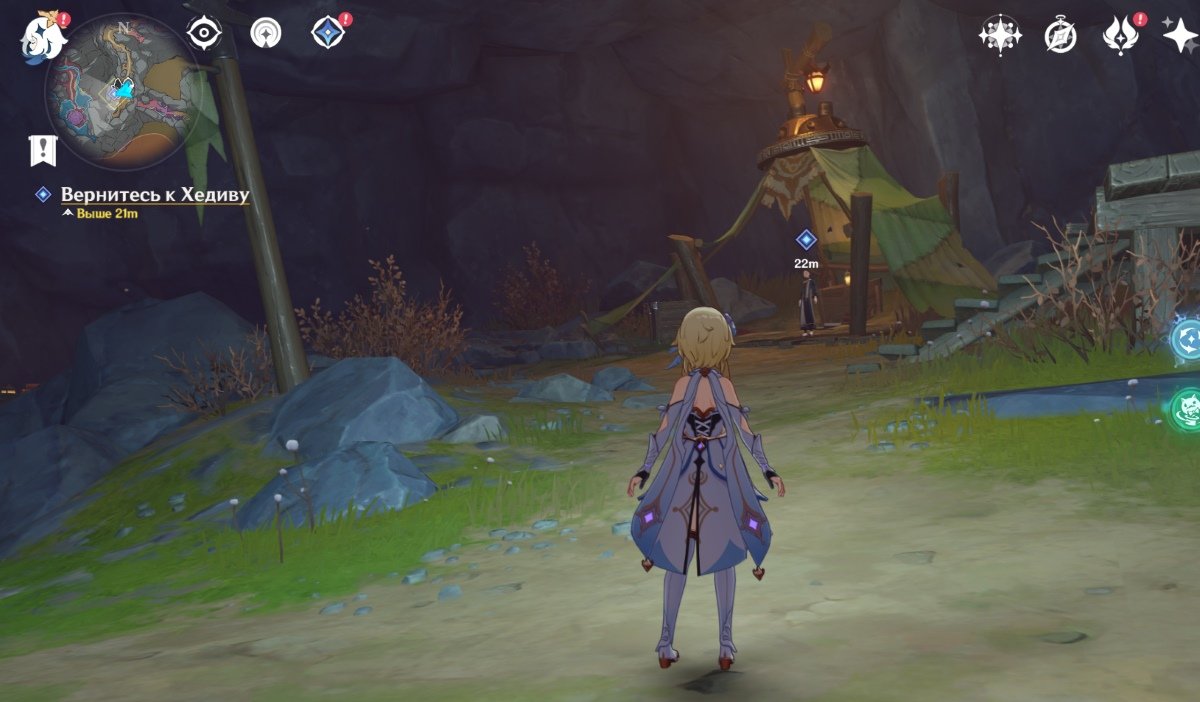The image size is (1200, 702).
Task: Select the tracked quest "Вернитесь к Хедиву"
Action: [154, 195]
